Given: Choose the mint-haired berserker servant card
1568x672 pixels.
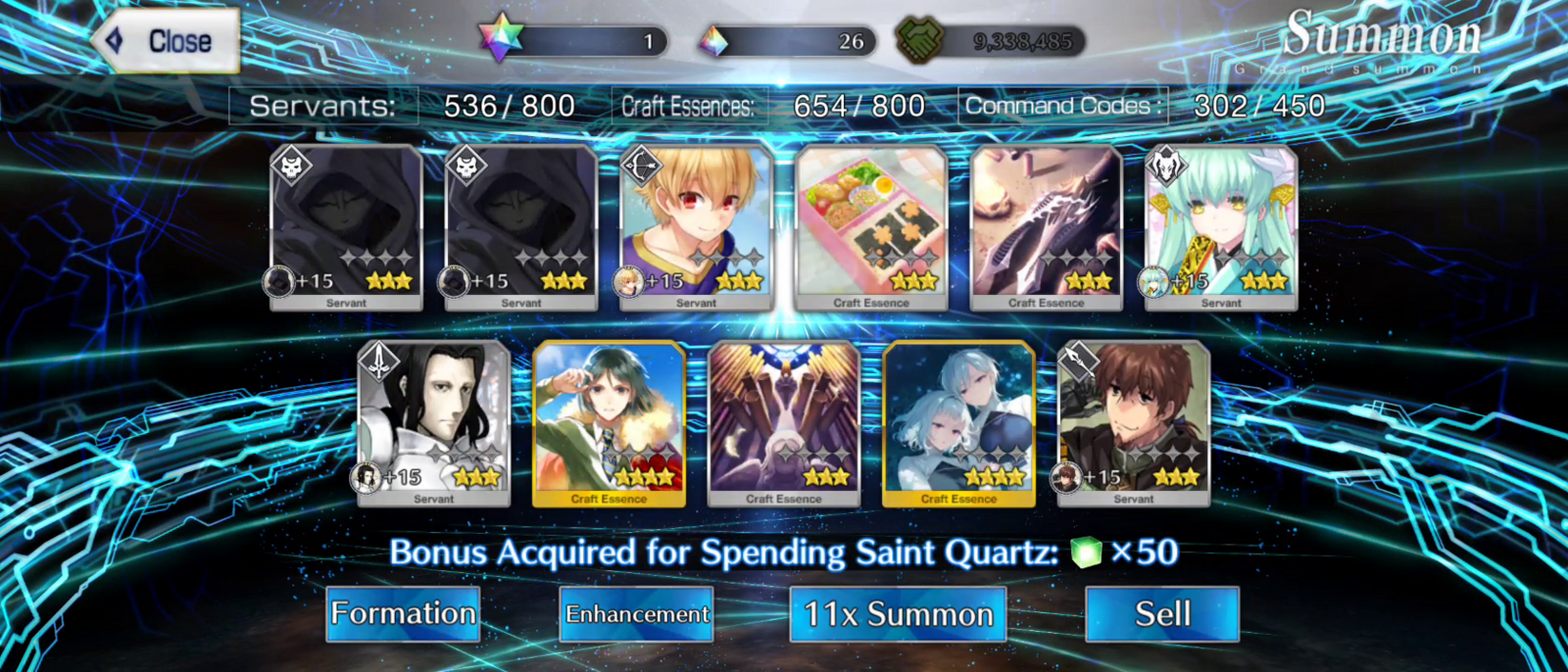Looking at the screenshot, I should [1221, 227].
